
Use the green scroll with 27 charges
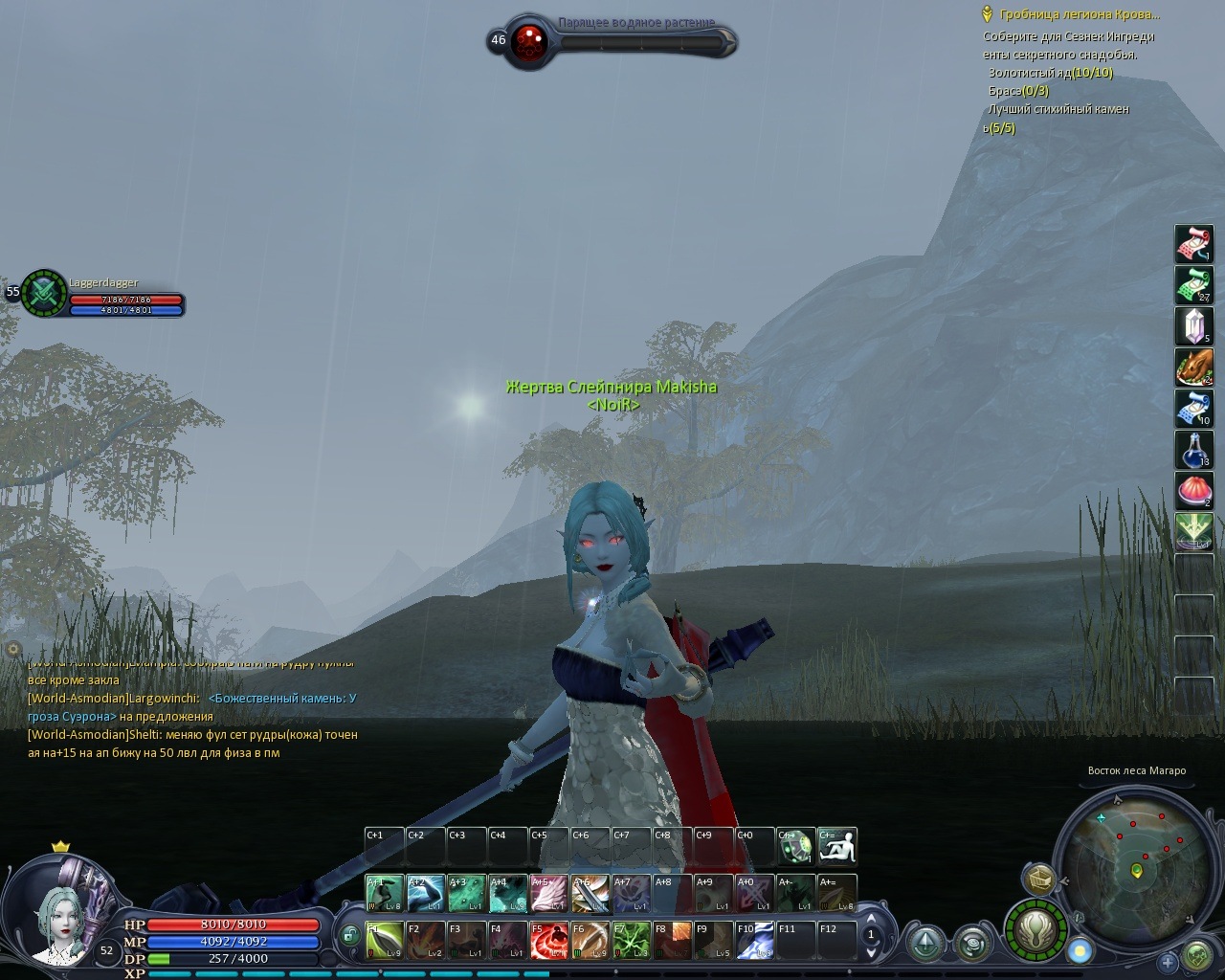[1193, 285]
